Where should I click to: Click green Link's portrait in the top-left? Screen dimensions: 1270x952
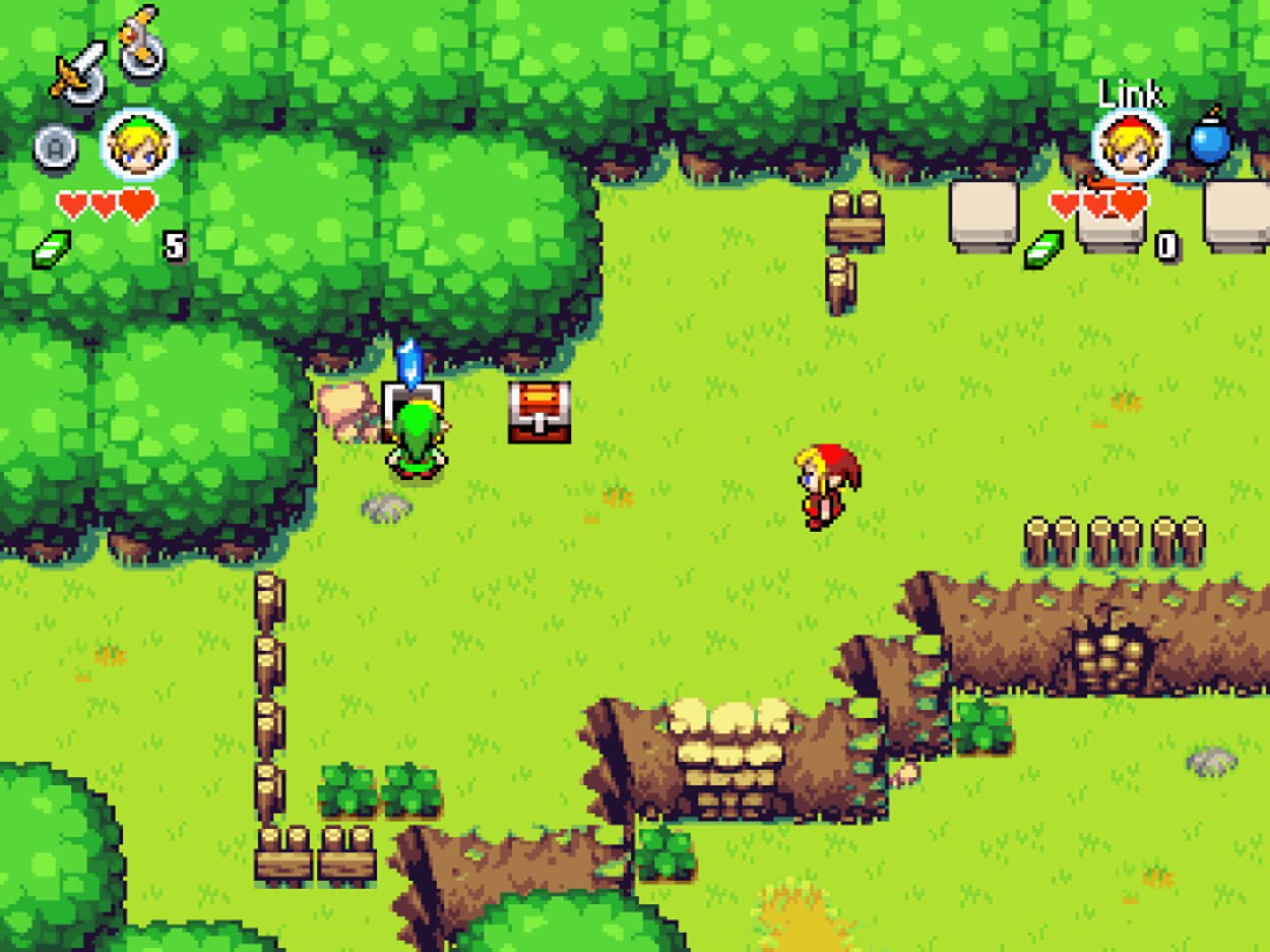click(x=137, y=145)
